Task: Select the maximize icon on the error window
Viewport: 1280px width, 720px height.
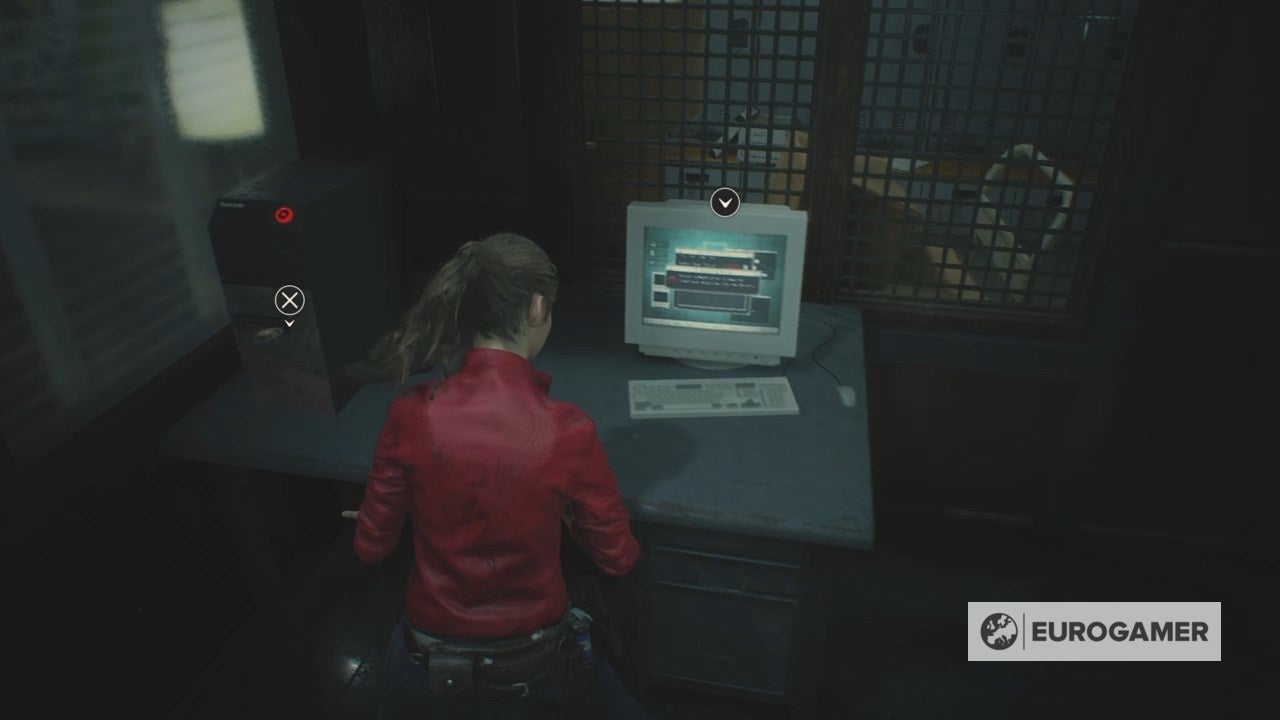Action: 754,268
